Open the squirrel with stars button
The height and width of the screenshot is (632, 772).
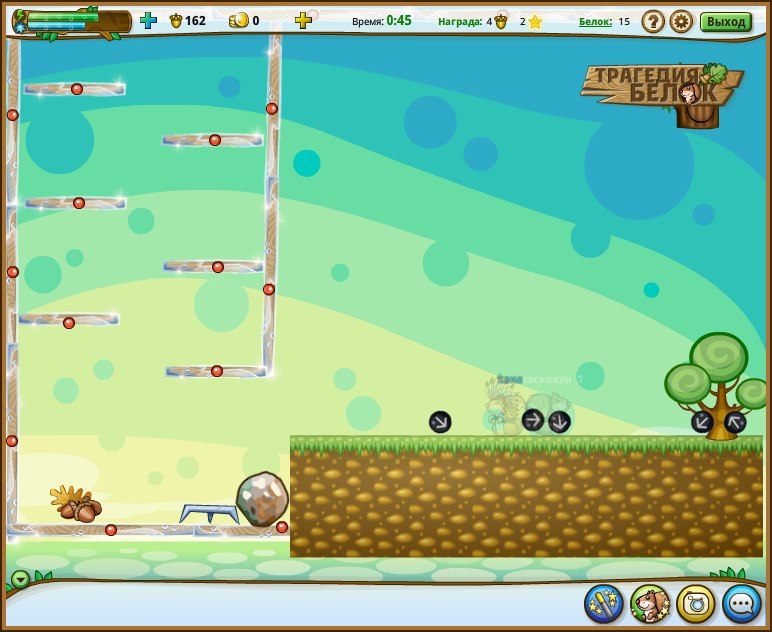650,603
